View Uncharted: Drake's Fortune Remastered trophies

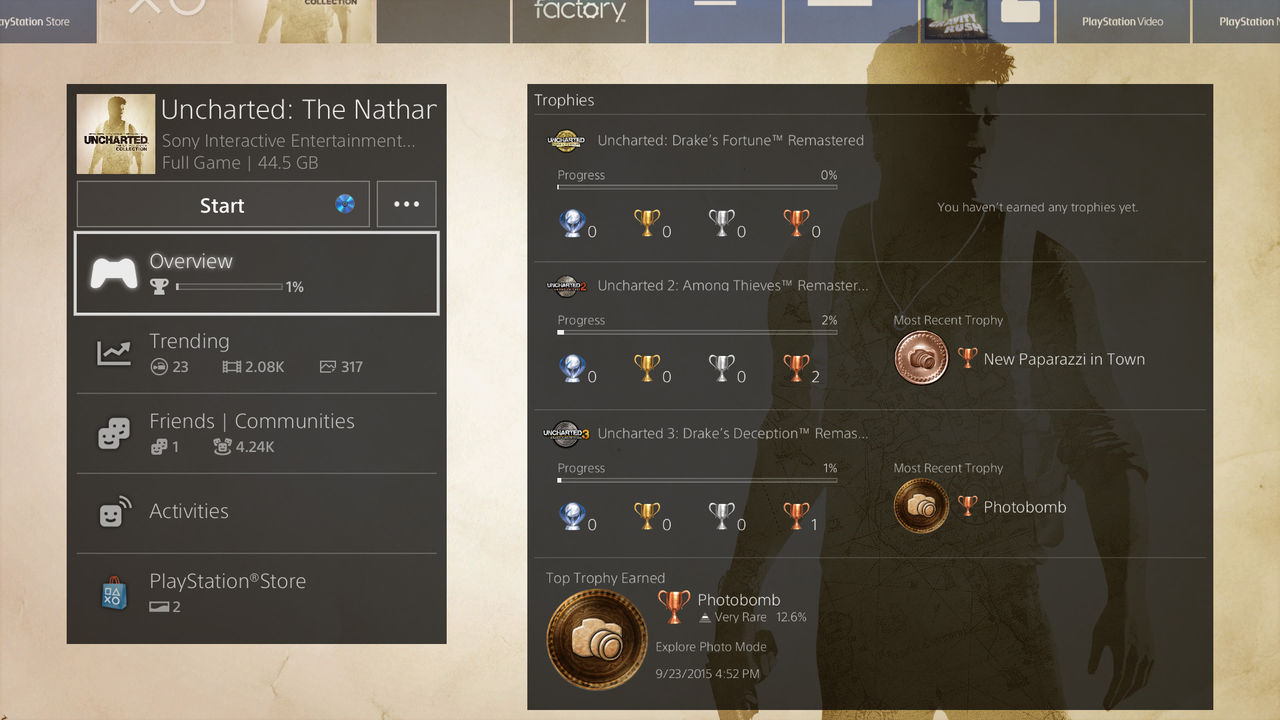point(730,141)
